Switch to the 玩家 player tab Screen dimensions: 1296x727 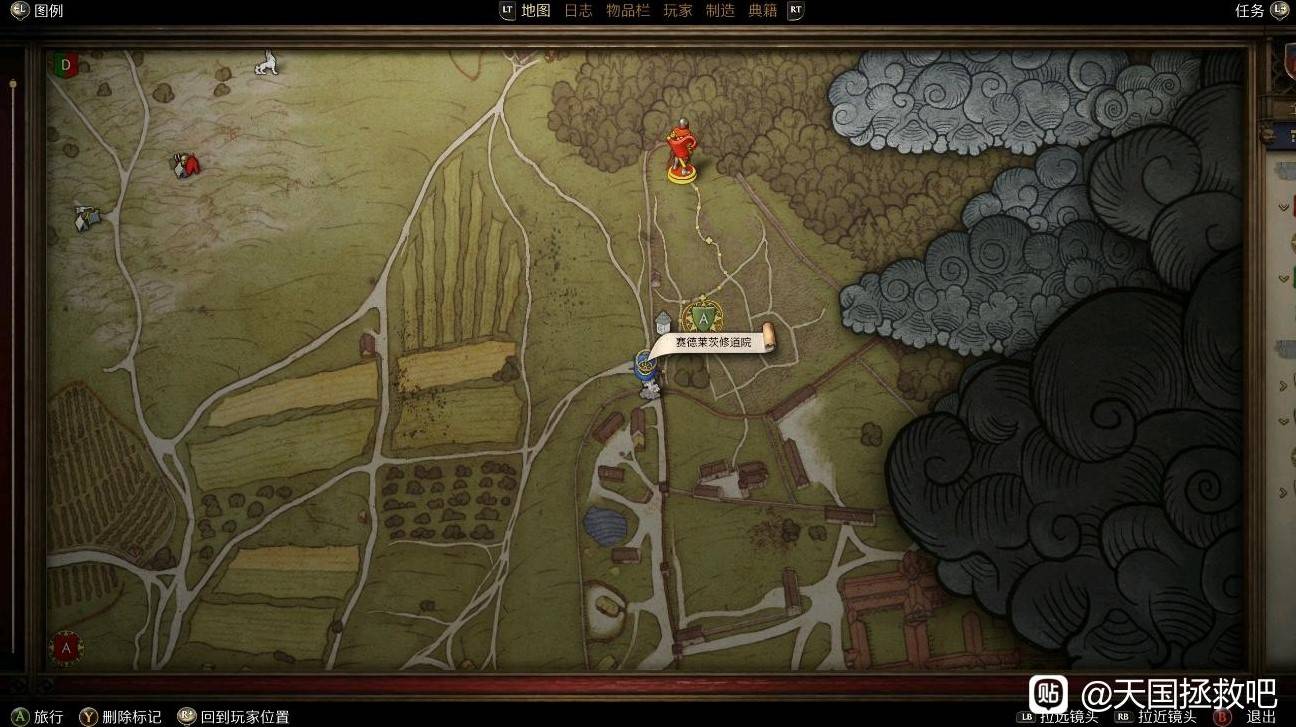point(678,11)
